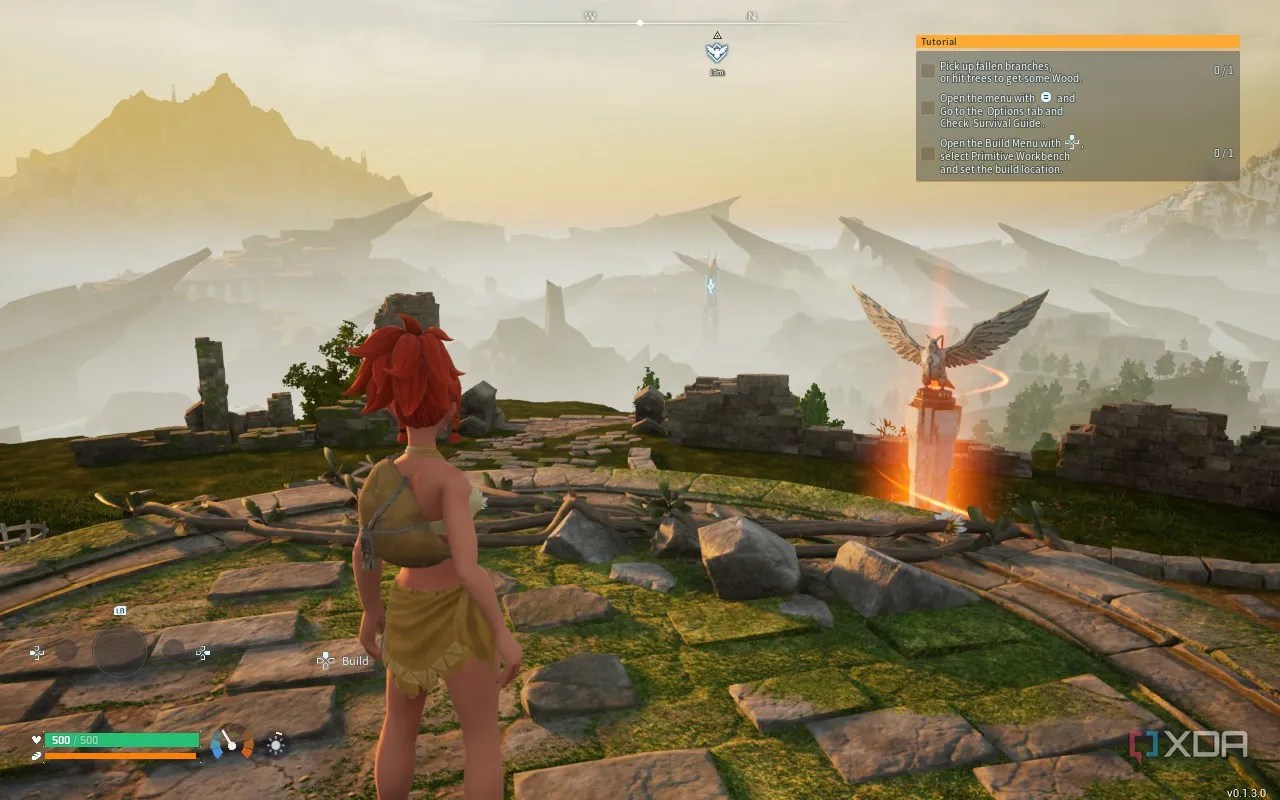
Task: Select the Primitive Workbench build objective
Action: coord(1010,156)
